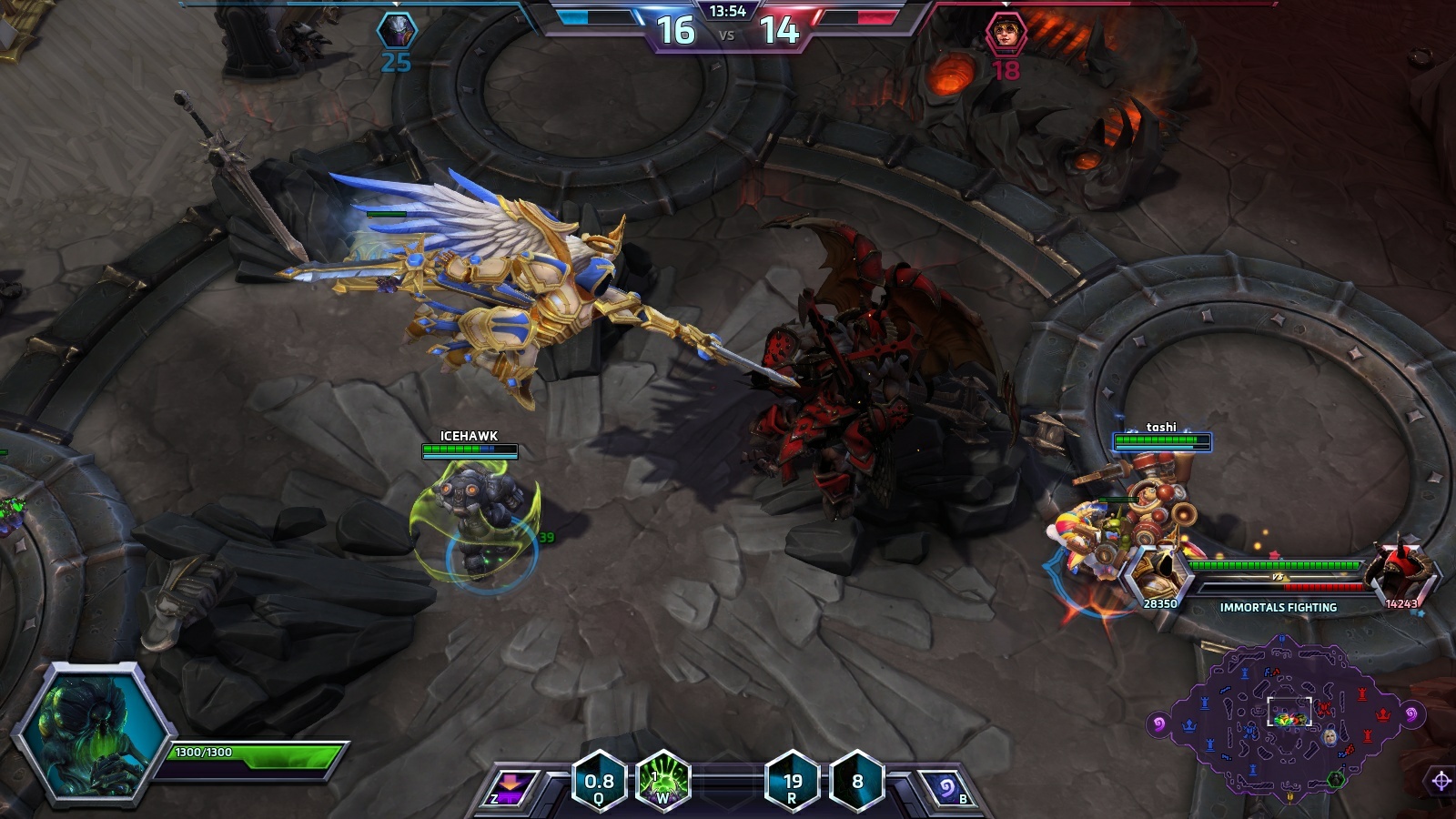Viewport: 1456px width, 819px height.
Task: Trigger the R heroic ability
Action: [793, 781]
